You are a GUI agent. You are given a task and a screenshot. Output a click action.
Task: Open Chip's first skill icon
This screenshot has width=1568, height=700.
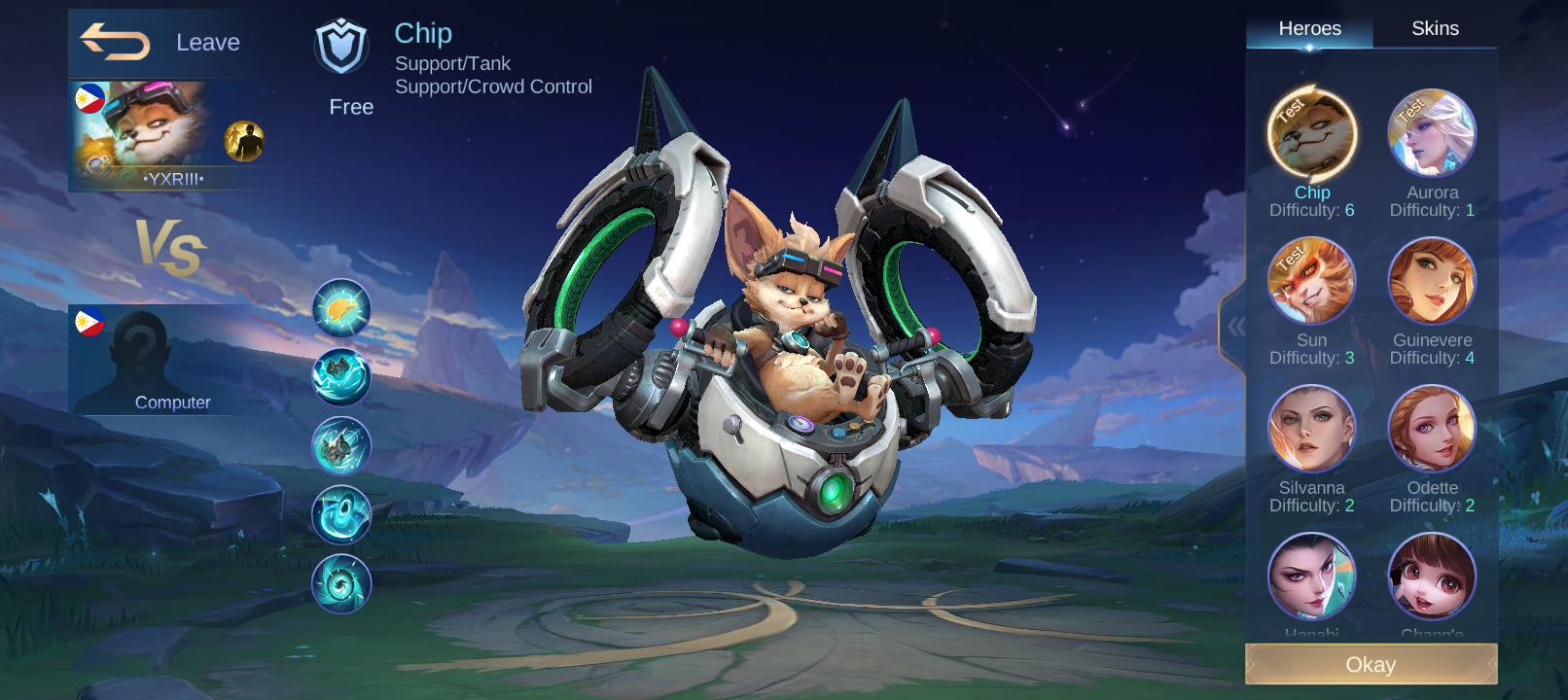coord(341,307)
